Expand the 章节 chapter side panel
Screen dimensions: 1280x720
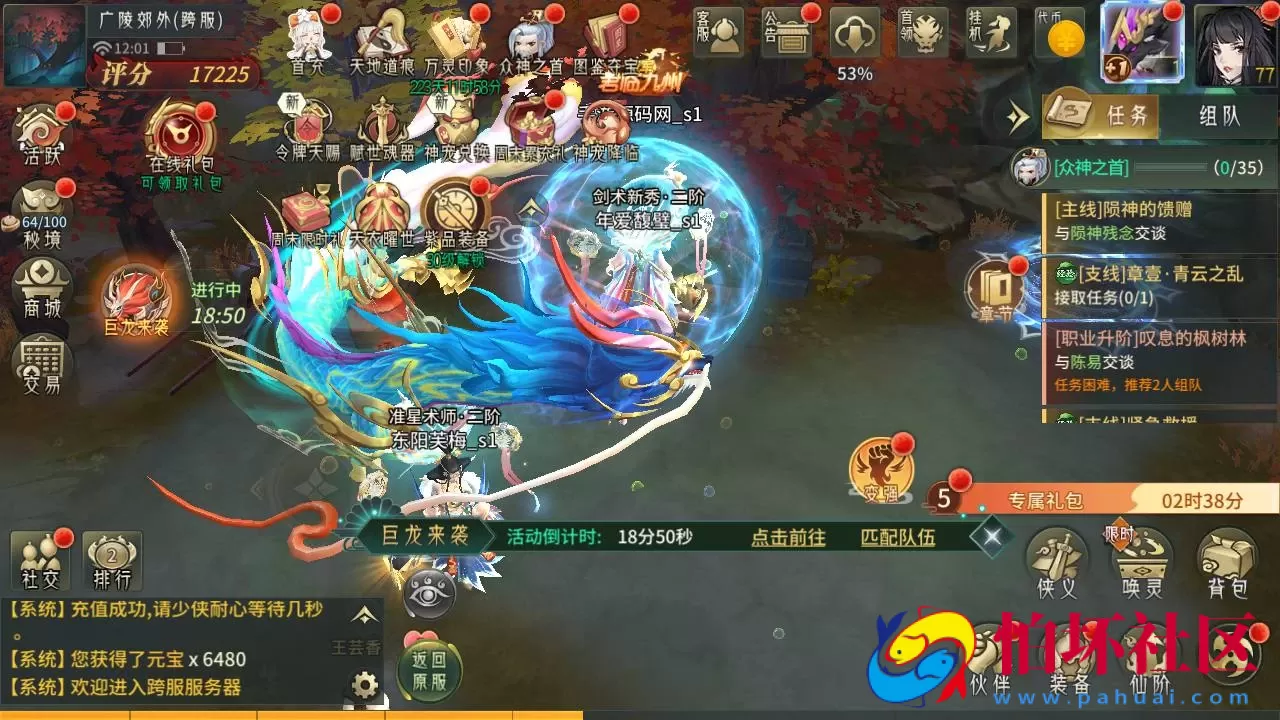[998, 290]
